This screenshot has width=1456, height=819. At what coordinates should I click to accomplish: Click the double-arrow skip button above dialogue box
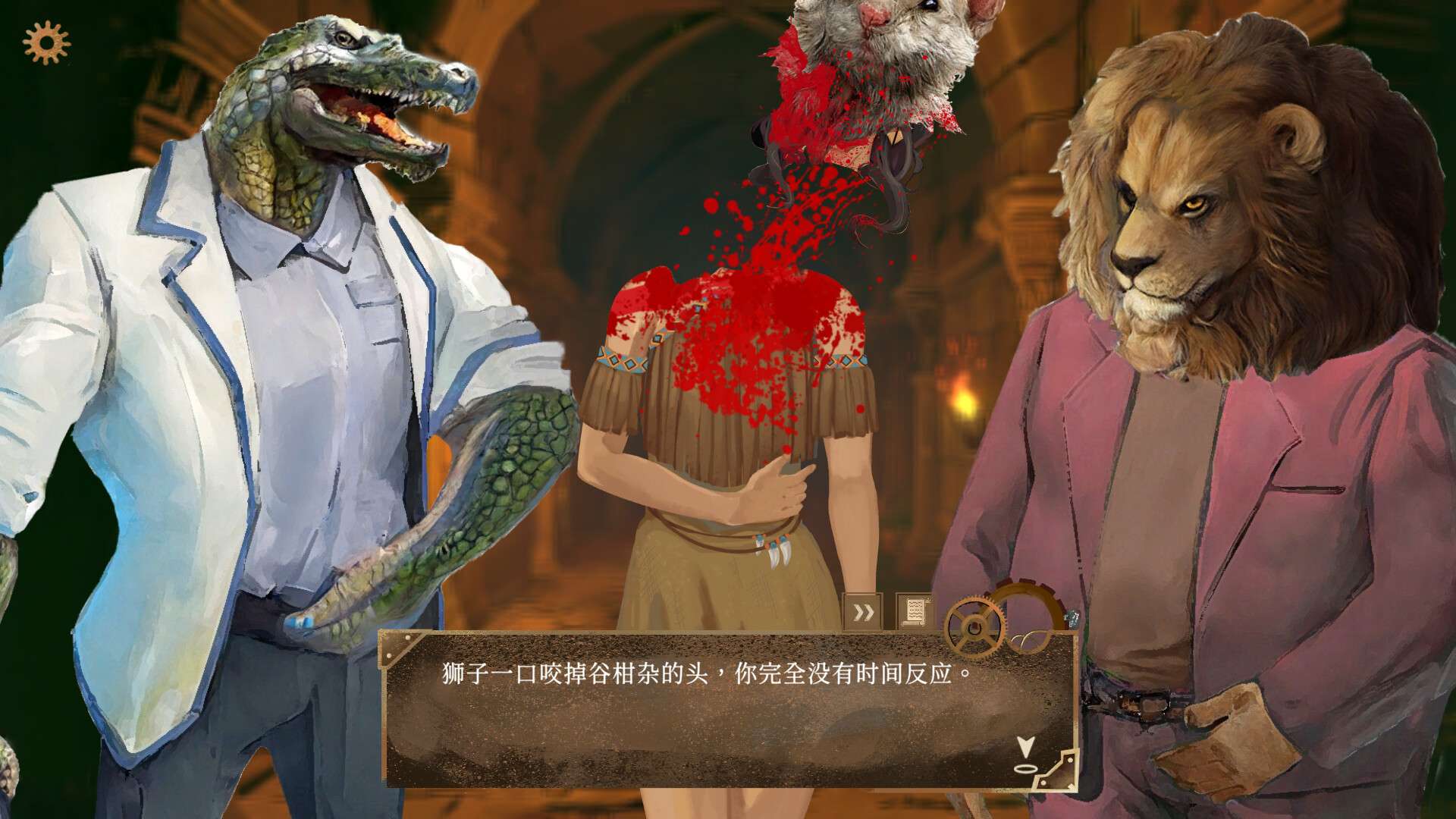click(x=863, y=611)
